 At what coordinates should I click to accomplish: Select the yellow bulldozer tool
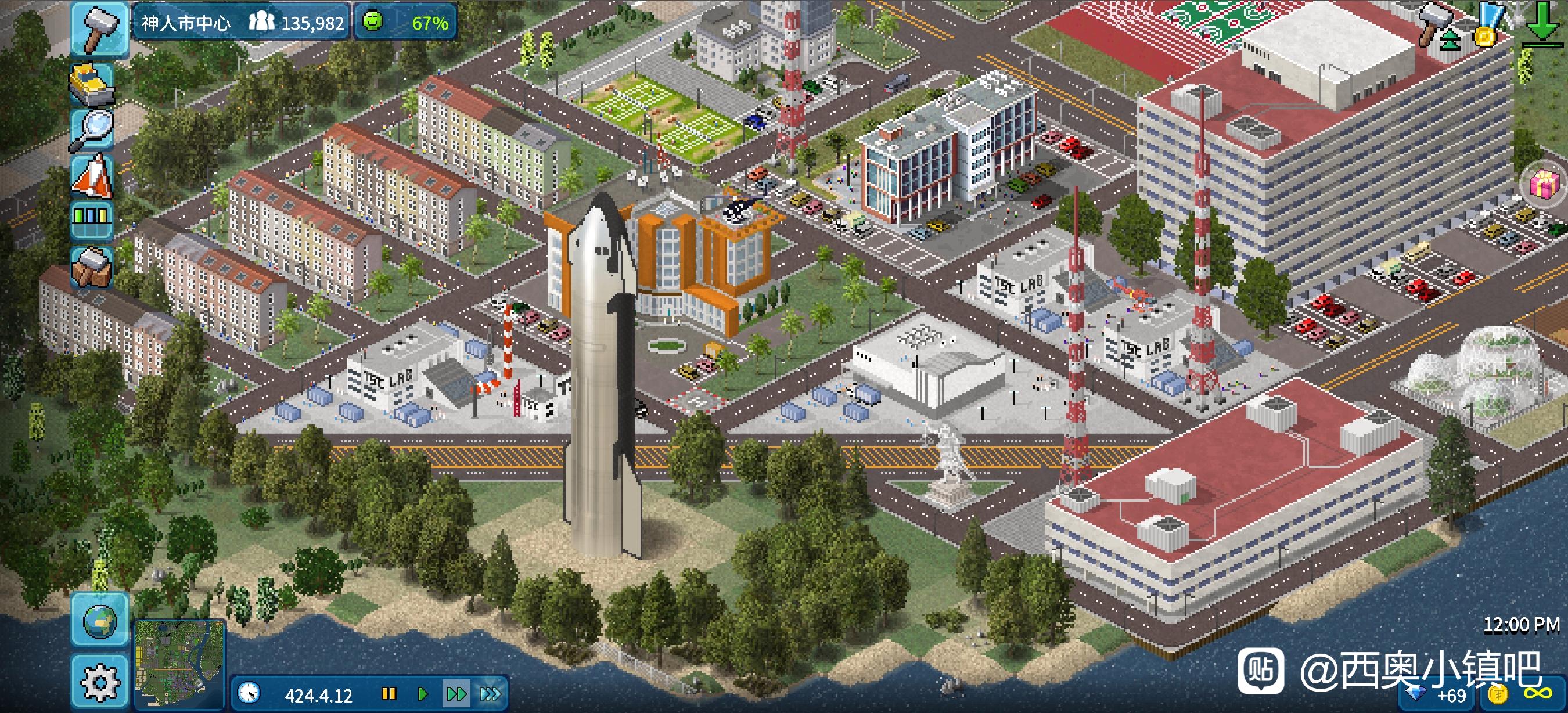[x=92, y=84]
